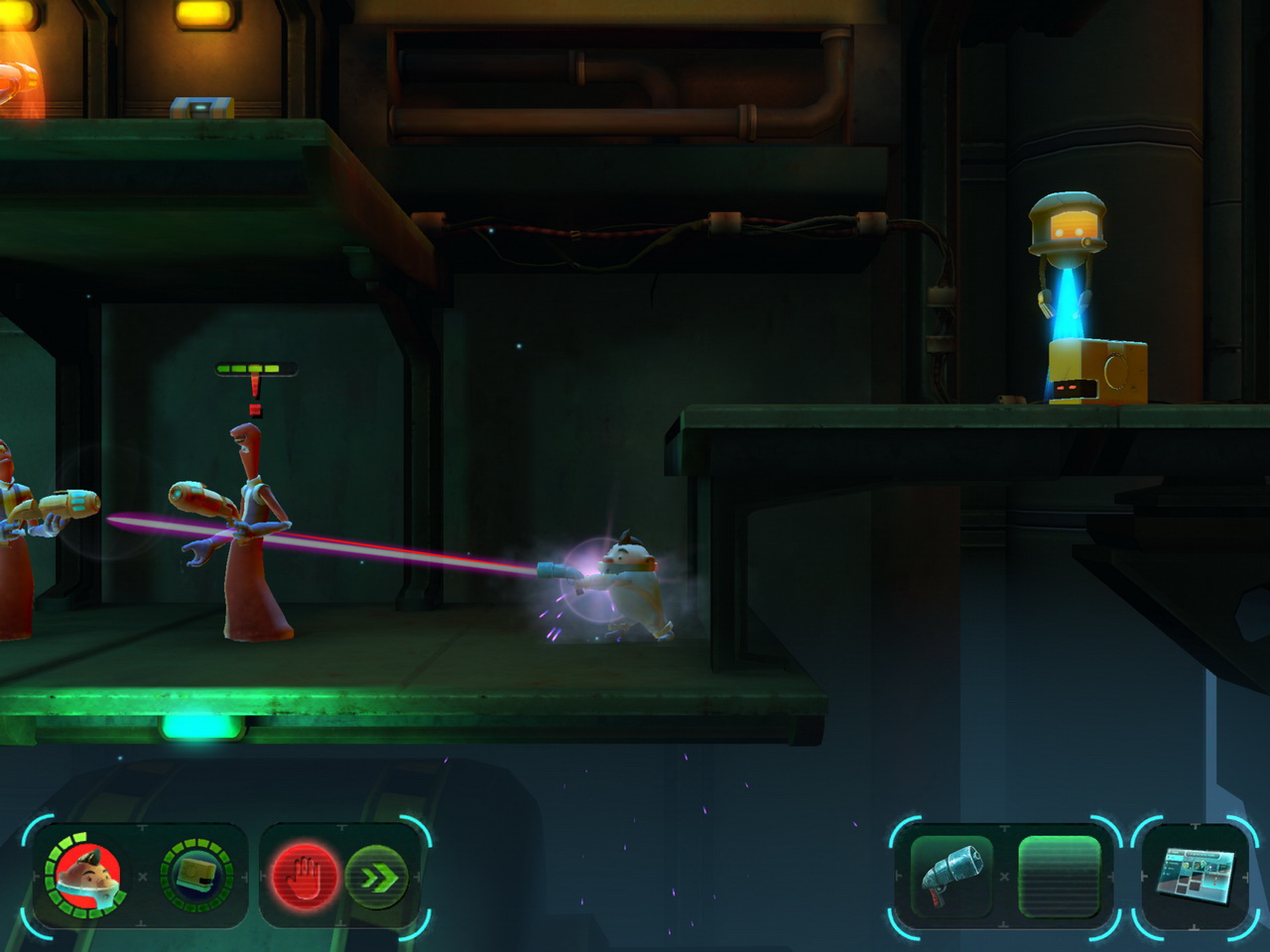This screenshot has width=1270, height=952.
Task: Click the green double-arrow follow button
Action: 378,877
